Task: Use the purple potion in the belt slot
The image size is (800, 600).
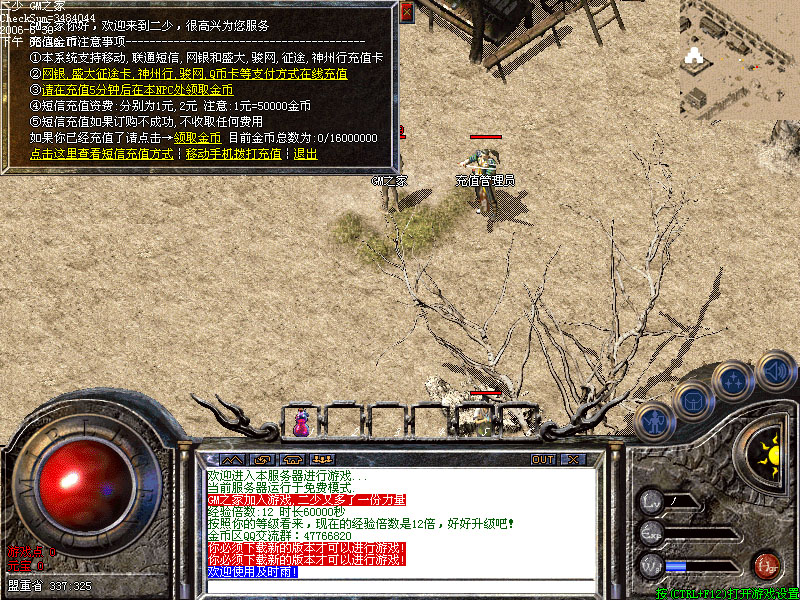Action: (x=301, y=422)
